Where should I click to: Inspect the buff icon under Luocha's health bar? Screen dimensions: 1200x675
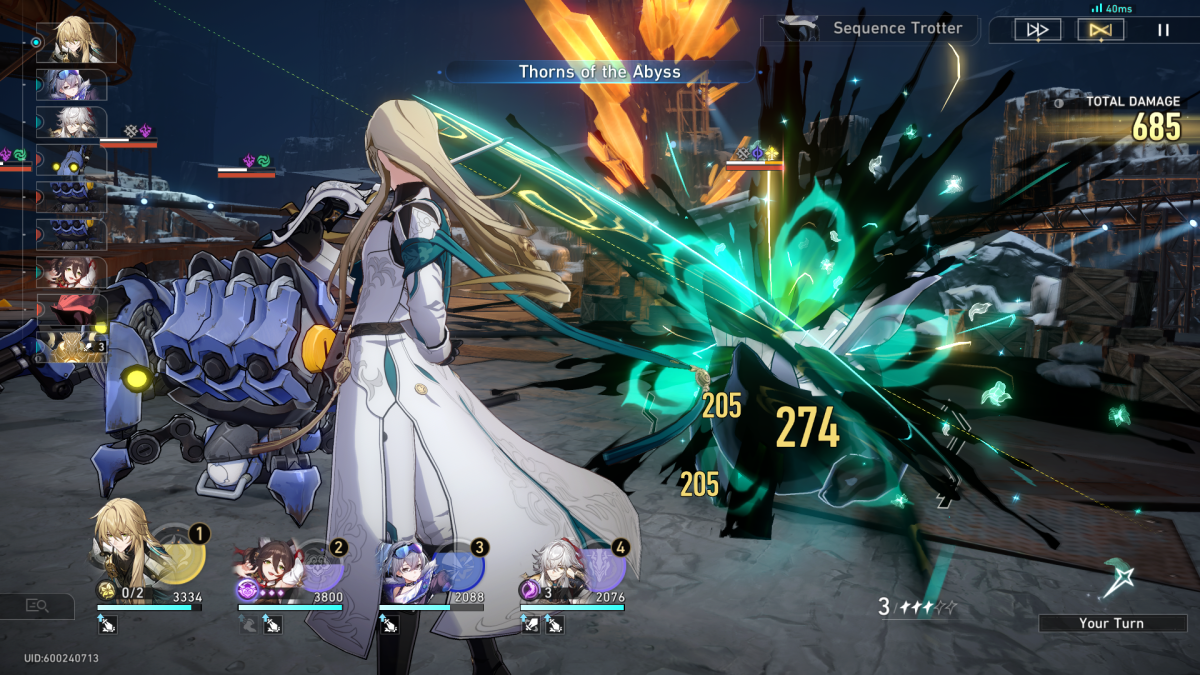pos(107,625)
